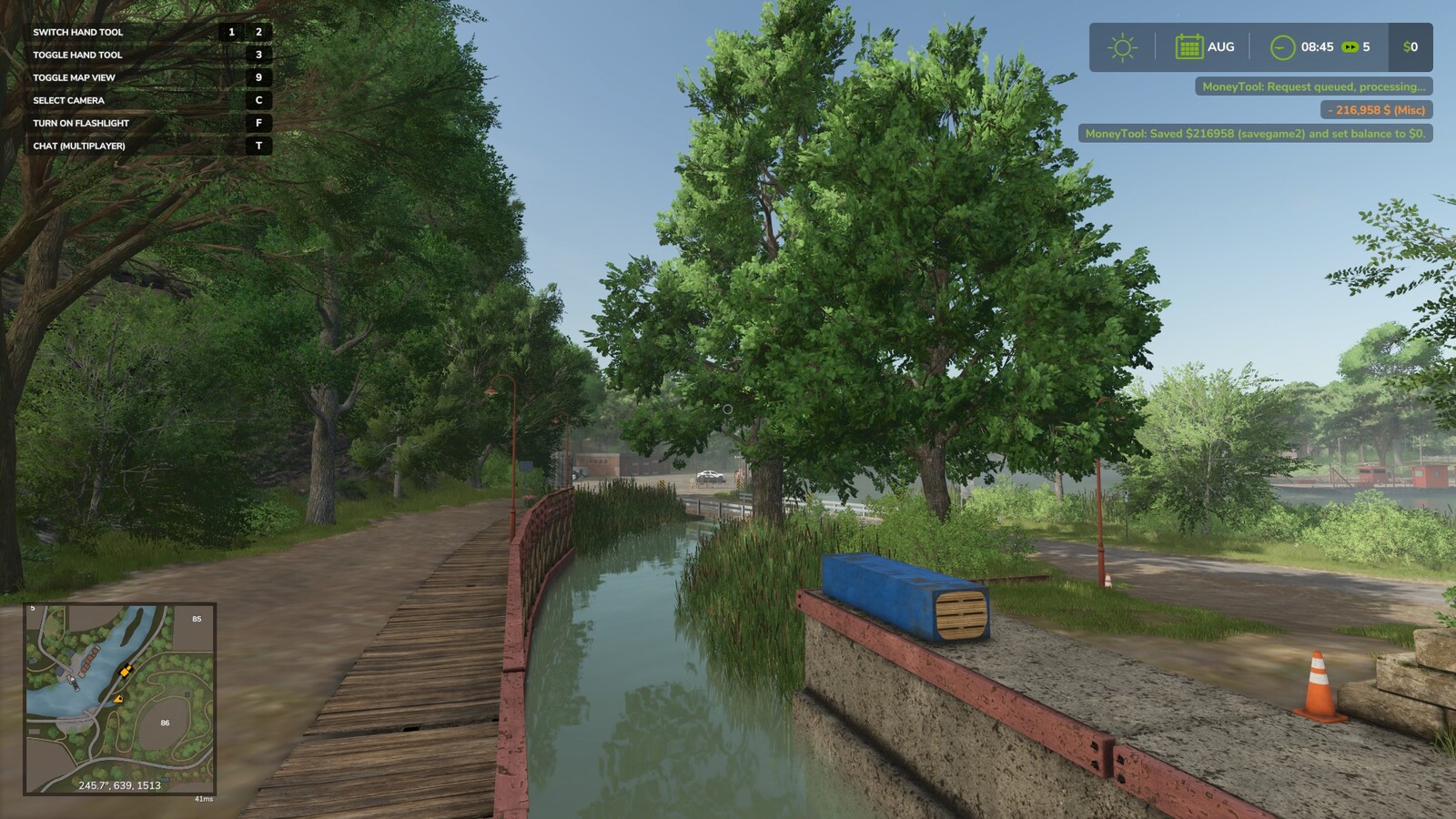Screen dimensions: 1456x819
Task: Click the $0 balance display
Action: [1408, 46]
